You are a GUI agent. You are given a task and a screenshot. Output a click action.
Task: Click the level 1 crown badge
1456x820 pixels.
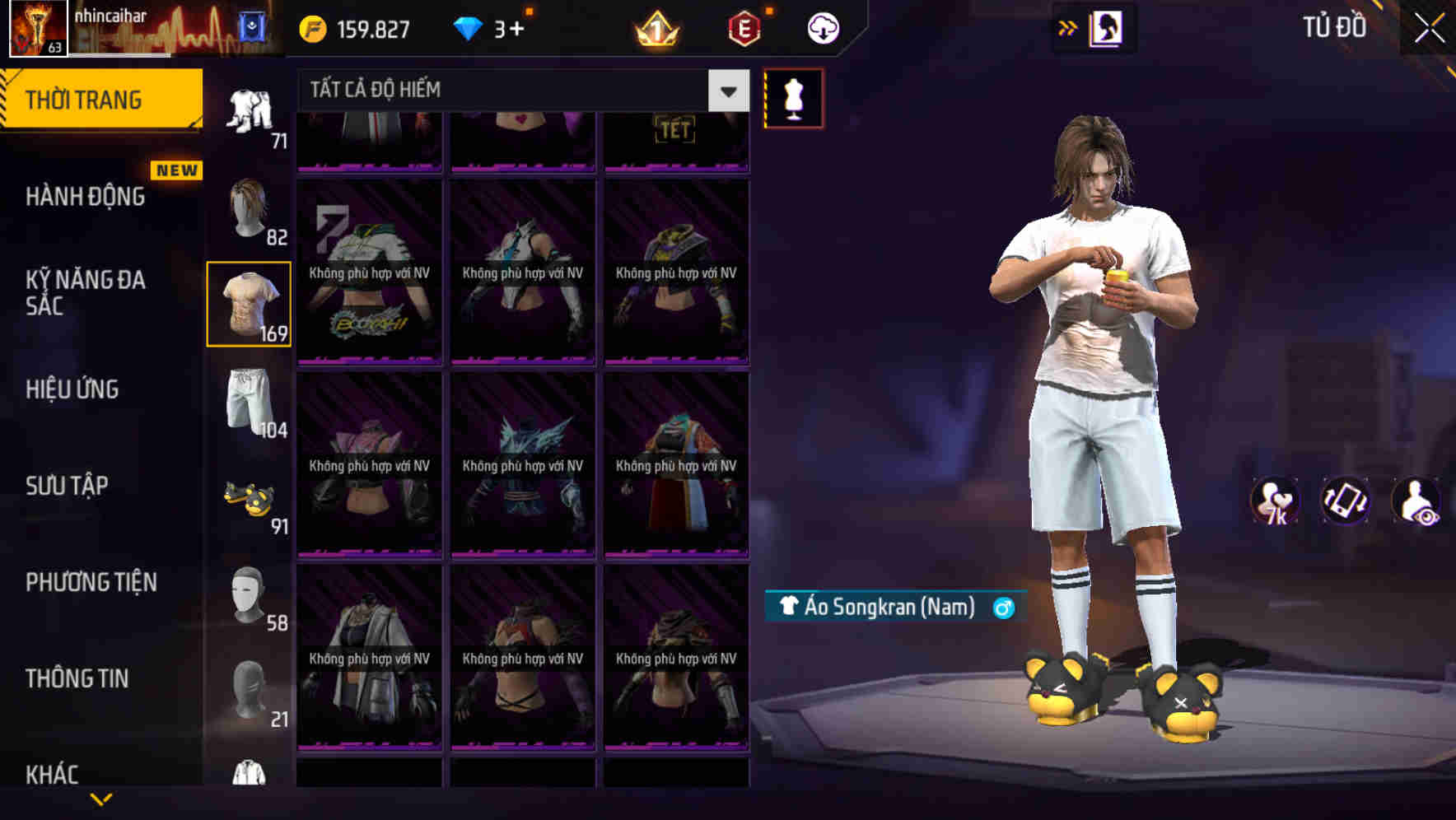click(655, 27)
